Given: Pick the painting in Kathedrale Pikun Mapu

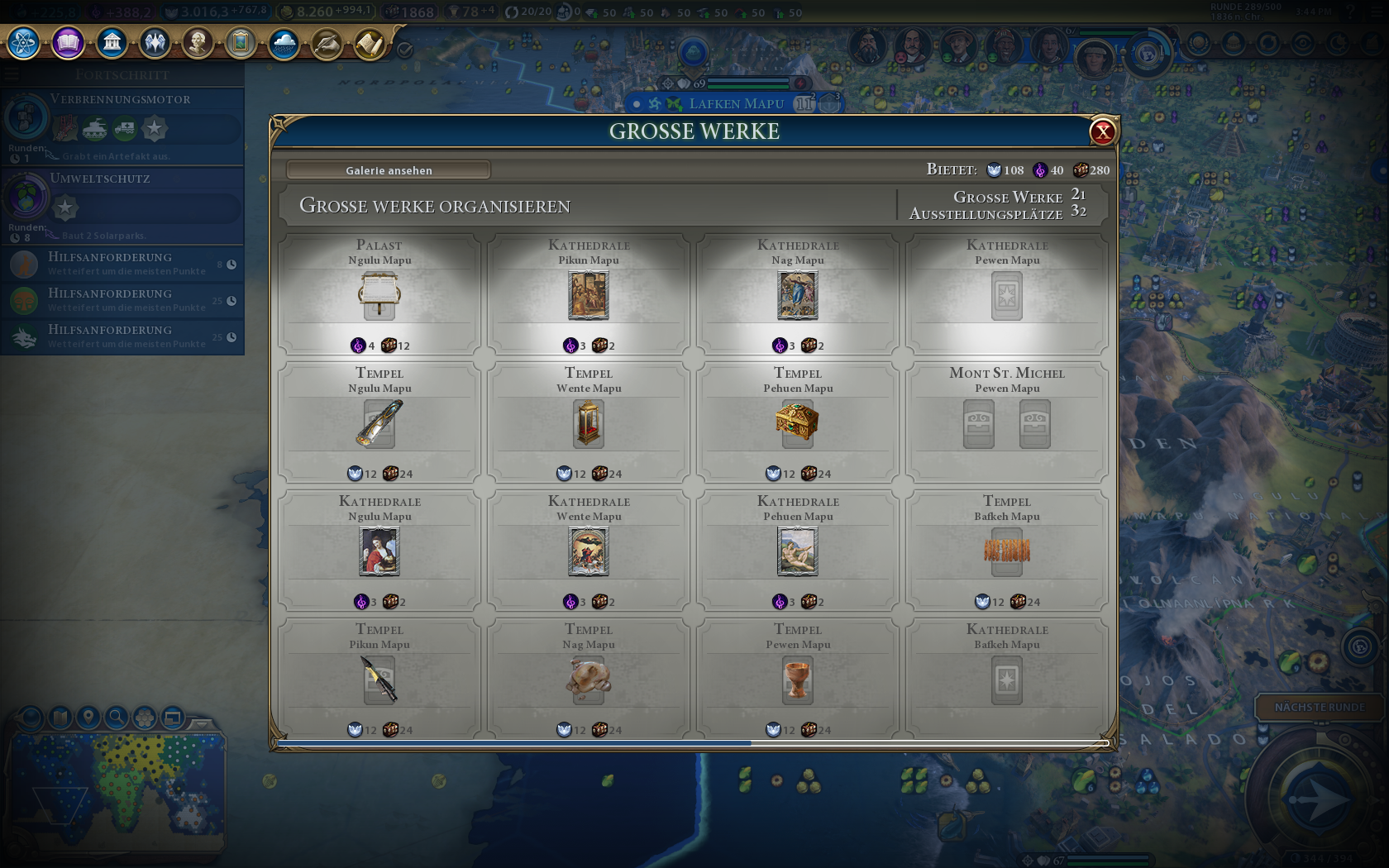Looking at the screenshot, I should (589, 296).
